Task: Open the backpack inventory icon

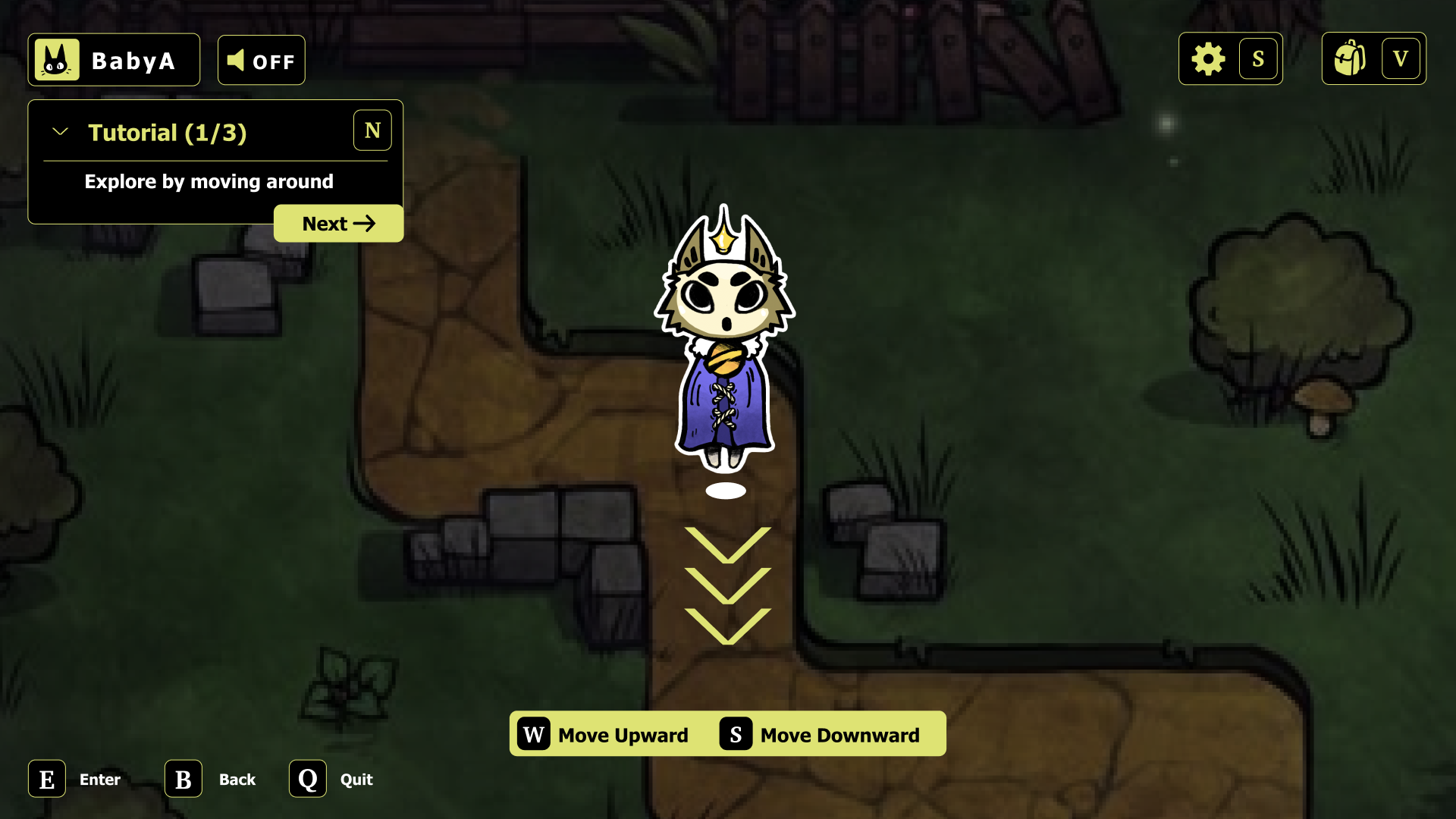Action: coord(1350,59)
